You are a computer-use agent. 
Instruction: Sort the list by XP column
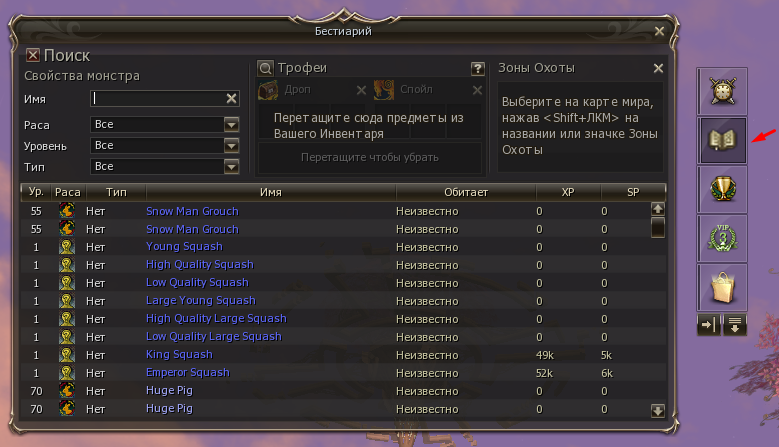(568, 190)
